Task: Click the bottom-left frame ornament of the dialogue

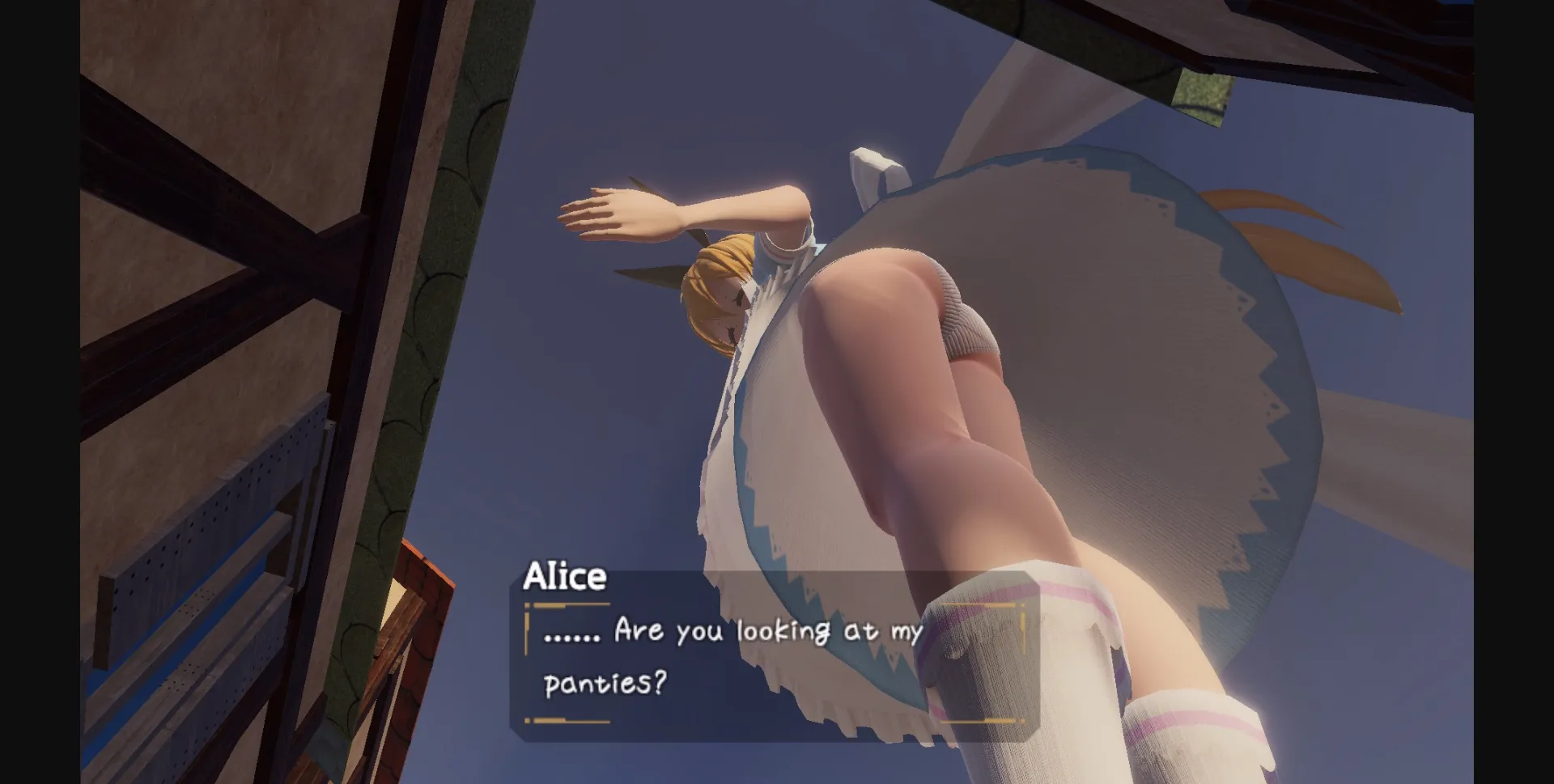Action: pos(530,720)
